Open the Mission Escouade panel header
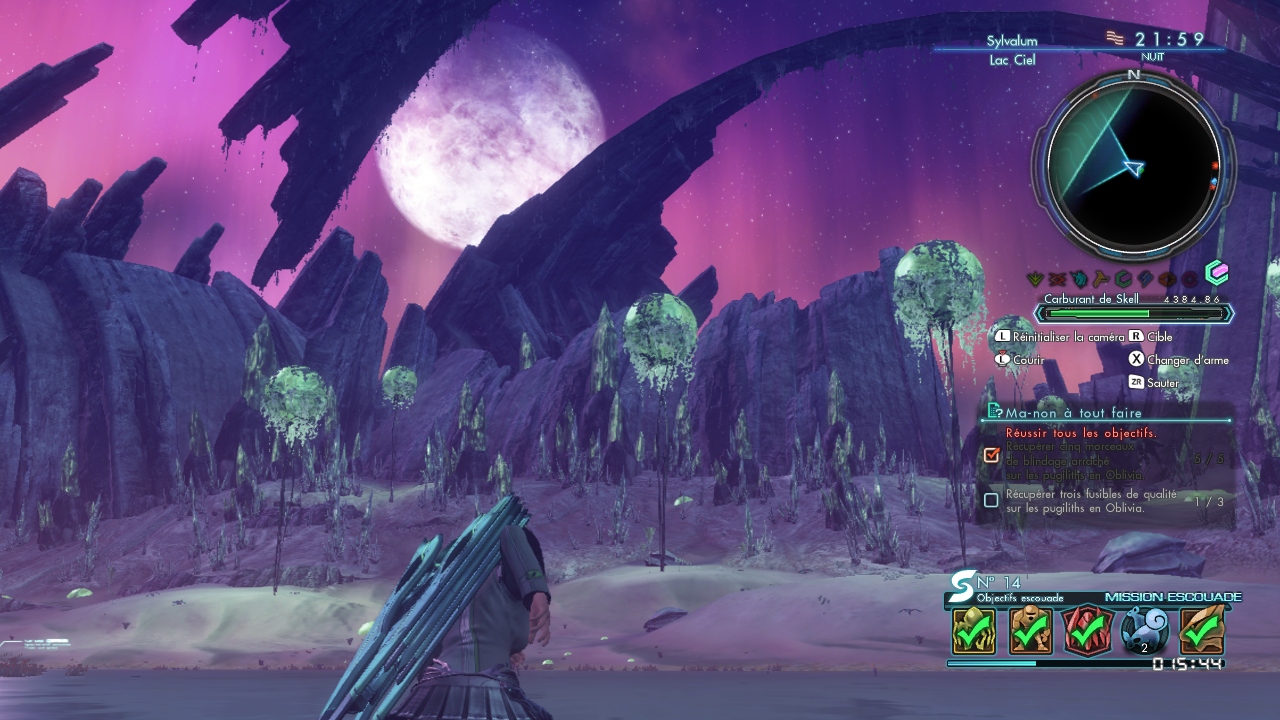 pos(1172,597)
